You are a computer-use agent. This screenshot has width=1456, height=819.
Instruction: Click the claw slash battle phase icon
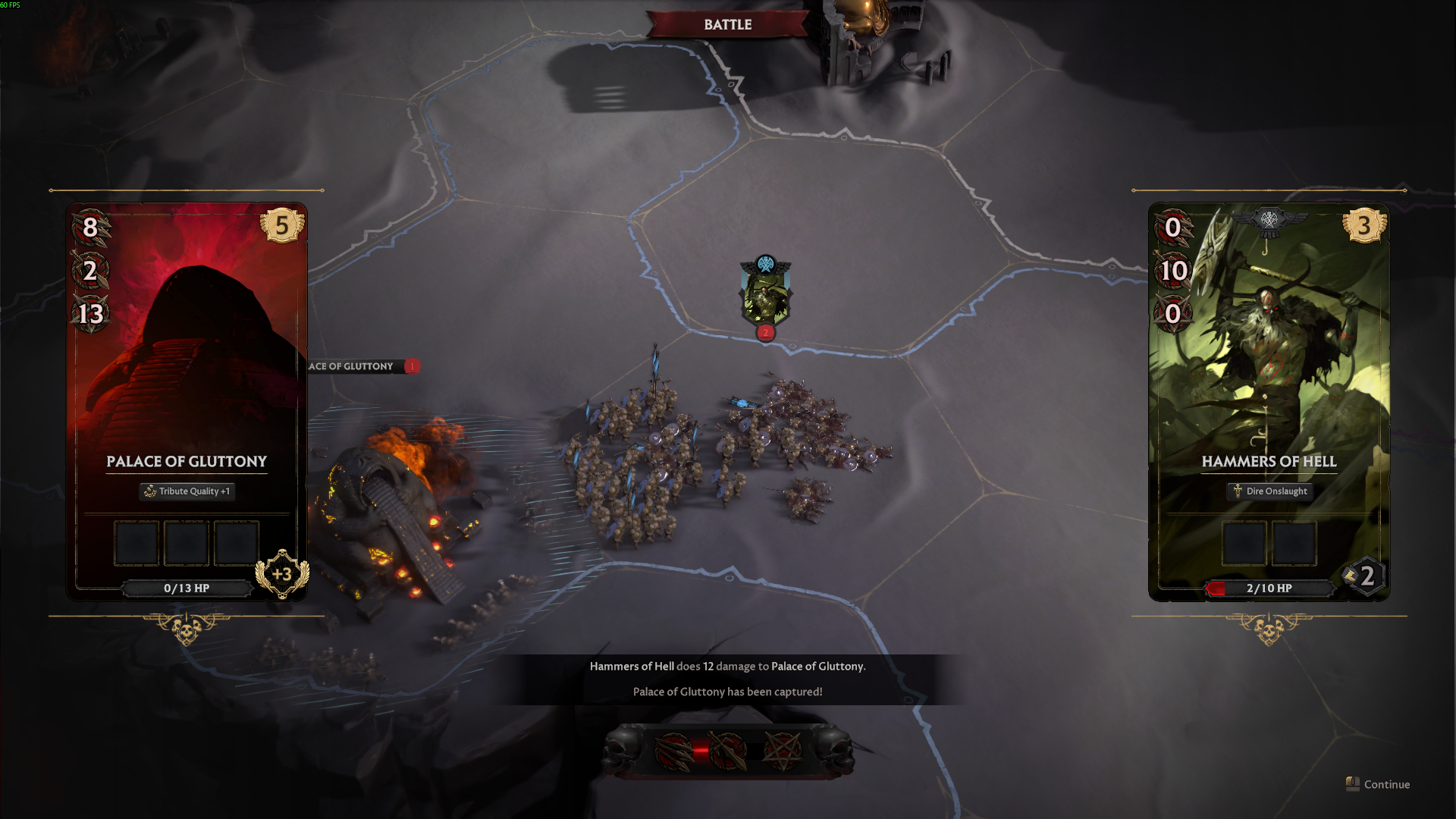(x=673, y=751)
